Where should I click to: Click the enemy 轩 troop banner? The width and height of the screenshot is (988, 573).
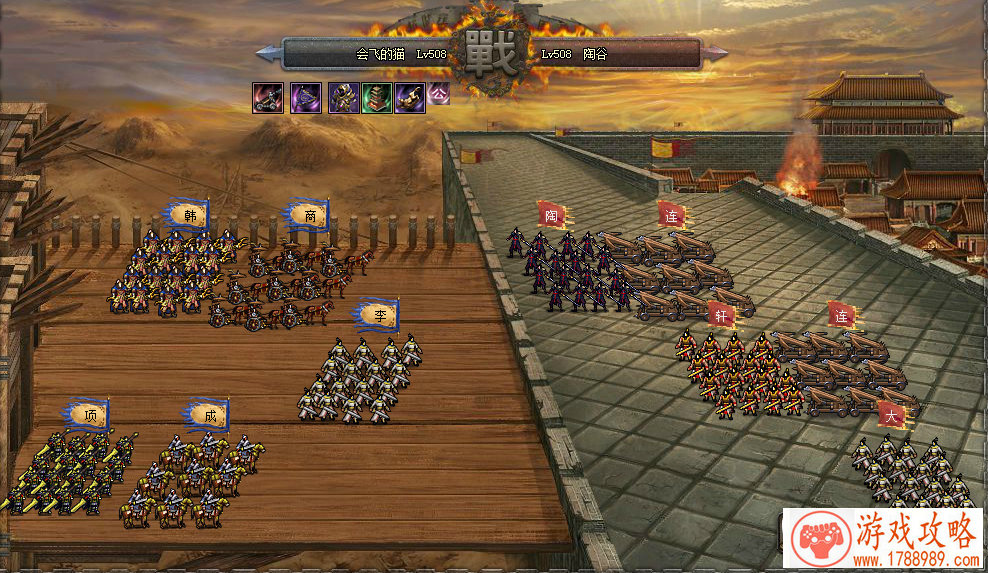coord(721,315)
